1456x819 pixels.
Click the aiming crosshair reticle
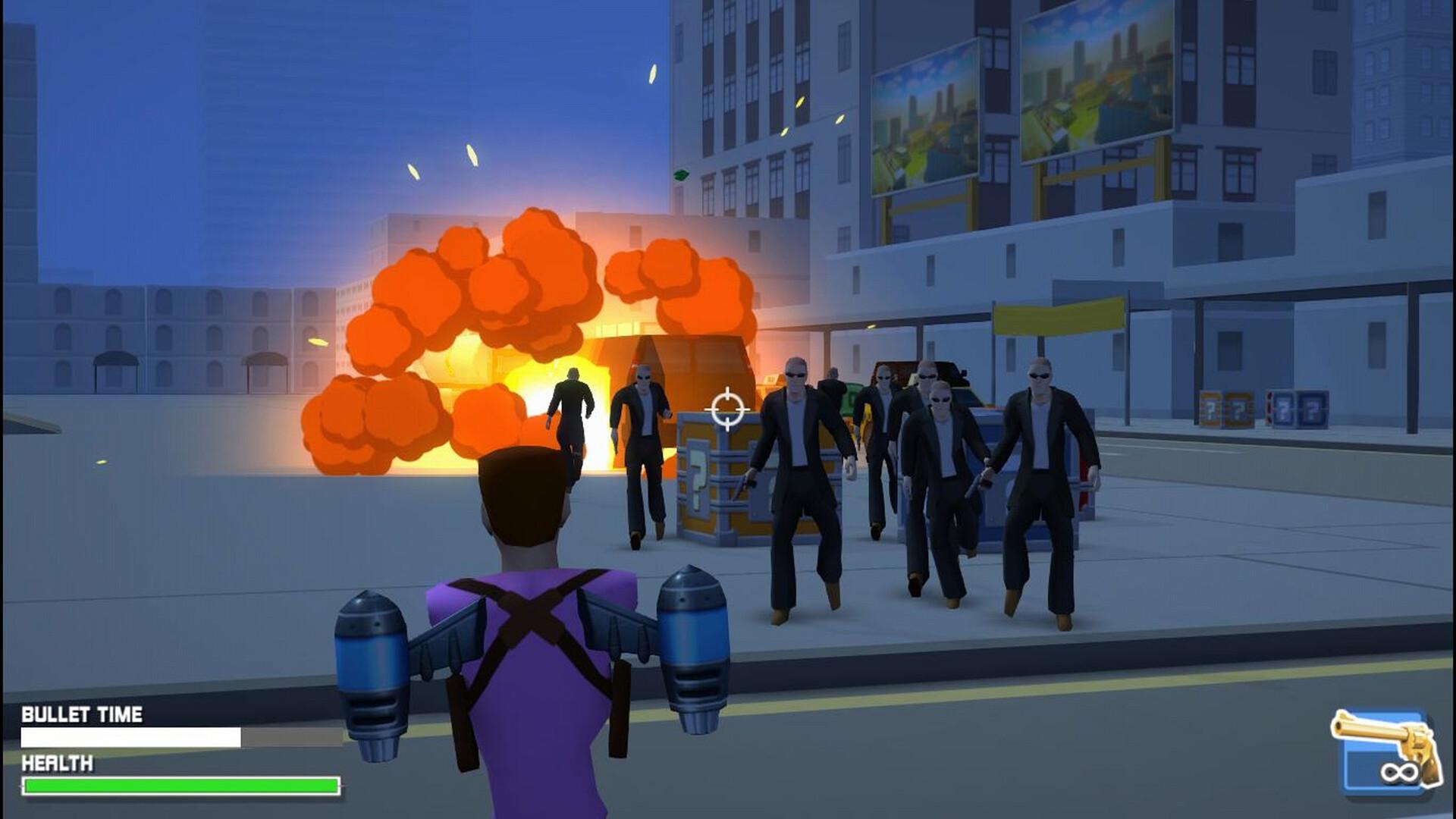pyautogui.click(x=726, y=409)
